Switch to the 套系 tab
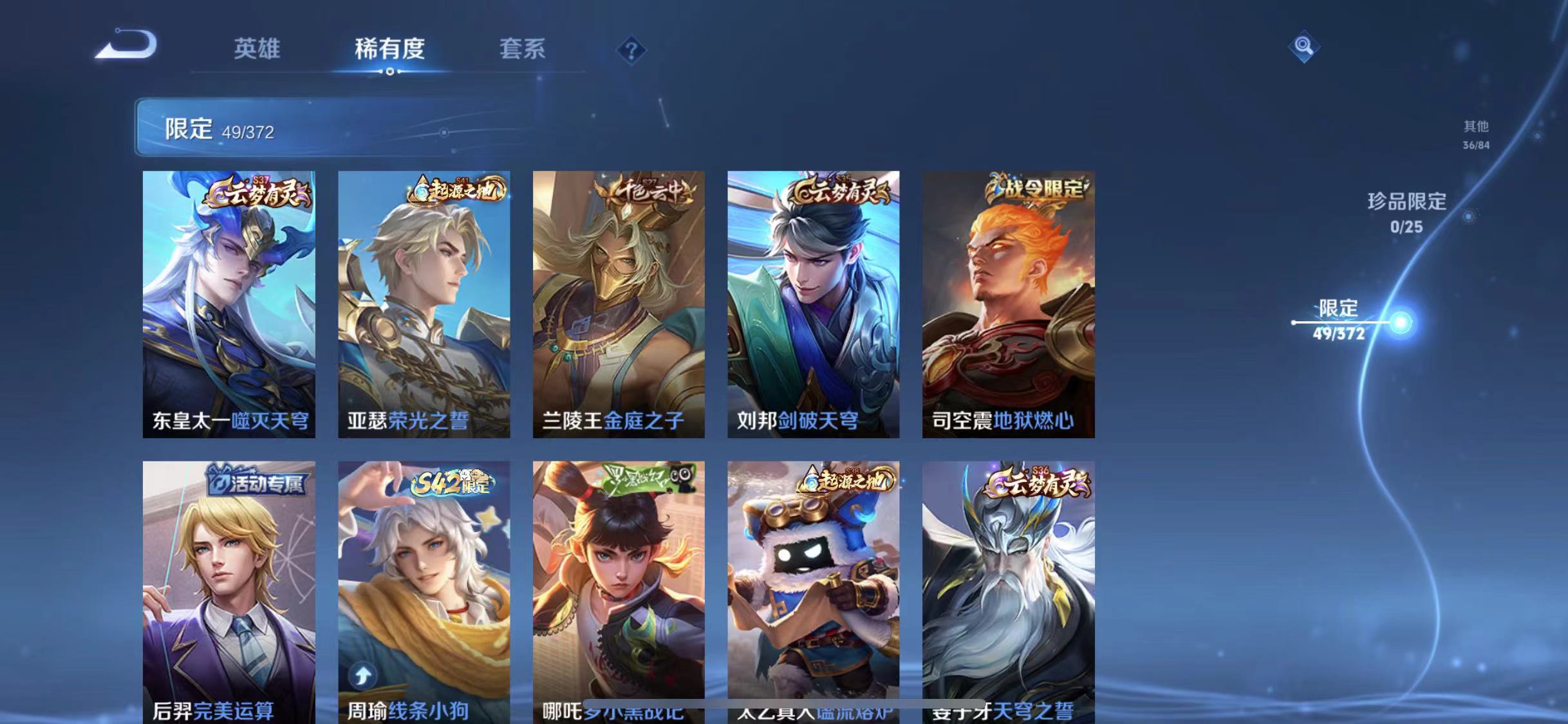The image size is (1568, 724). [x=523, y=50]
